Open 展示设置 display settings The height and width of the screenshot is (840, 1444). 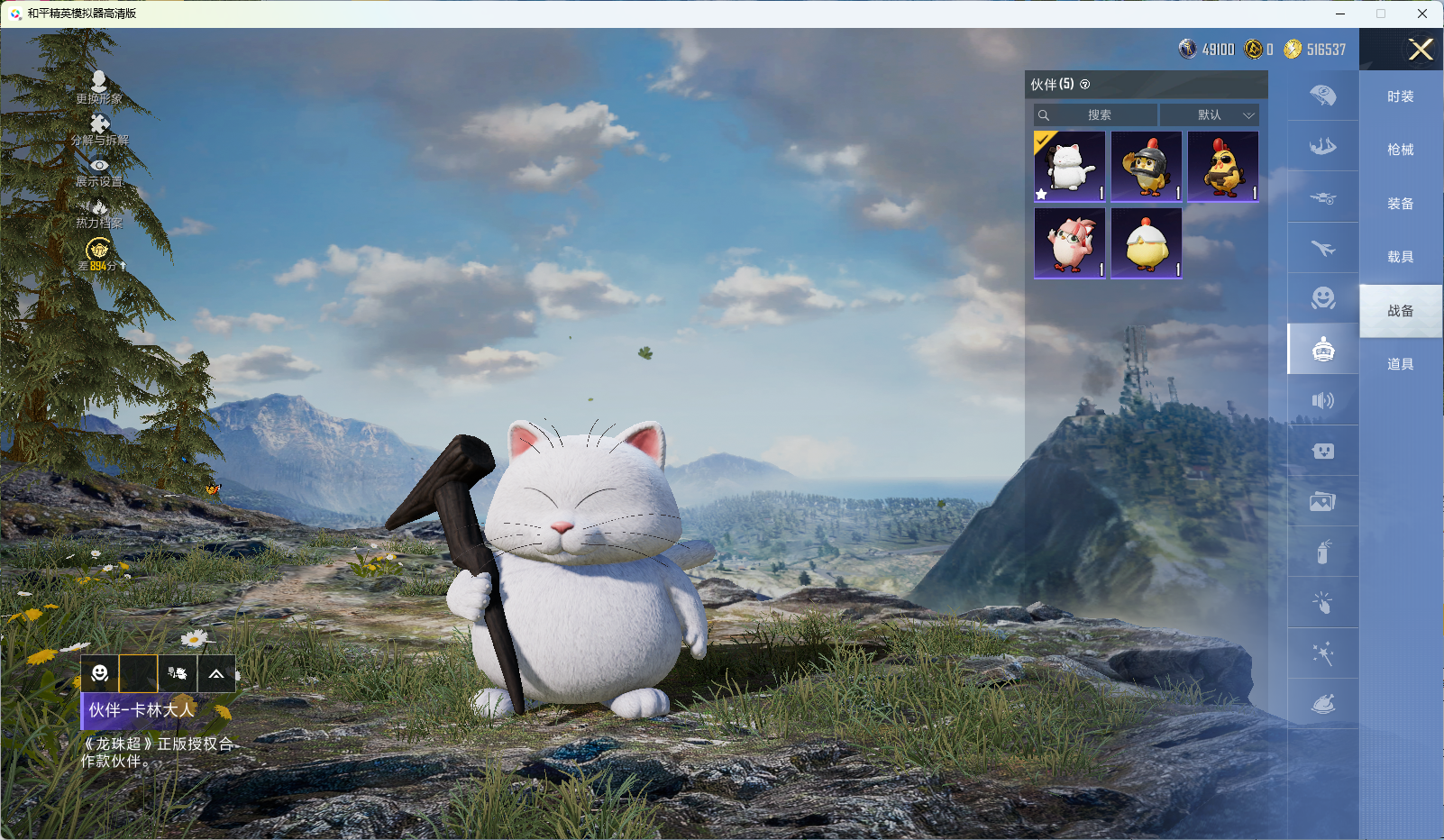(99, 171)
